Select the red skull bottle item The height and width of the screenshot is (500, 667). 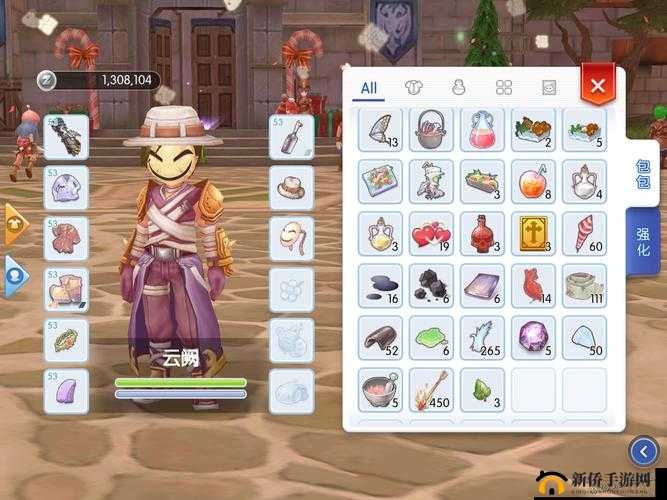[x=482, y=233]
